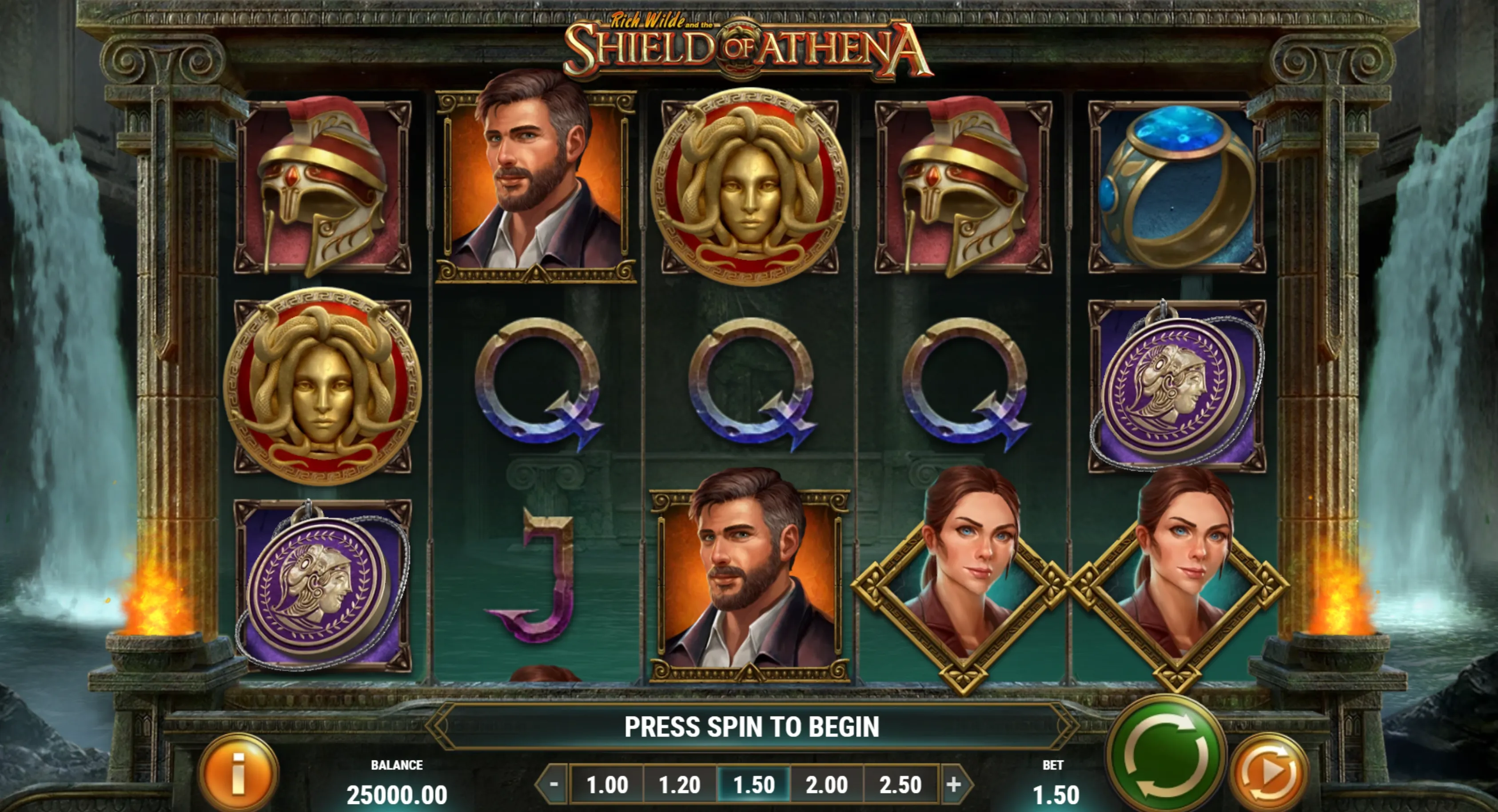Decrease the bet with the minus button

point(554,784)
